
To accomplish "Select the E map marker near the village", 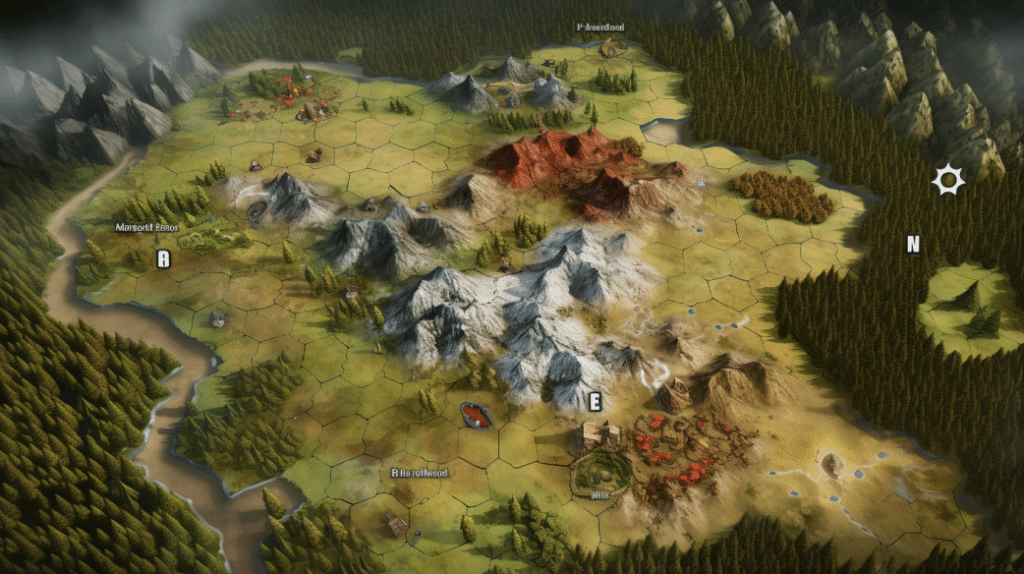I will pyautogui.click(x=595, y=402).
